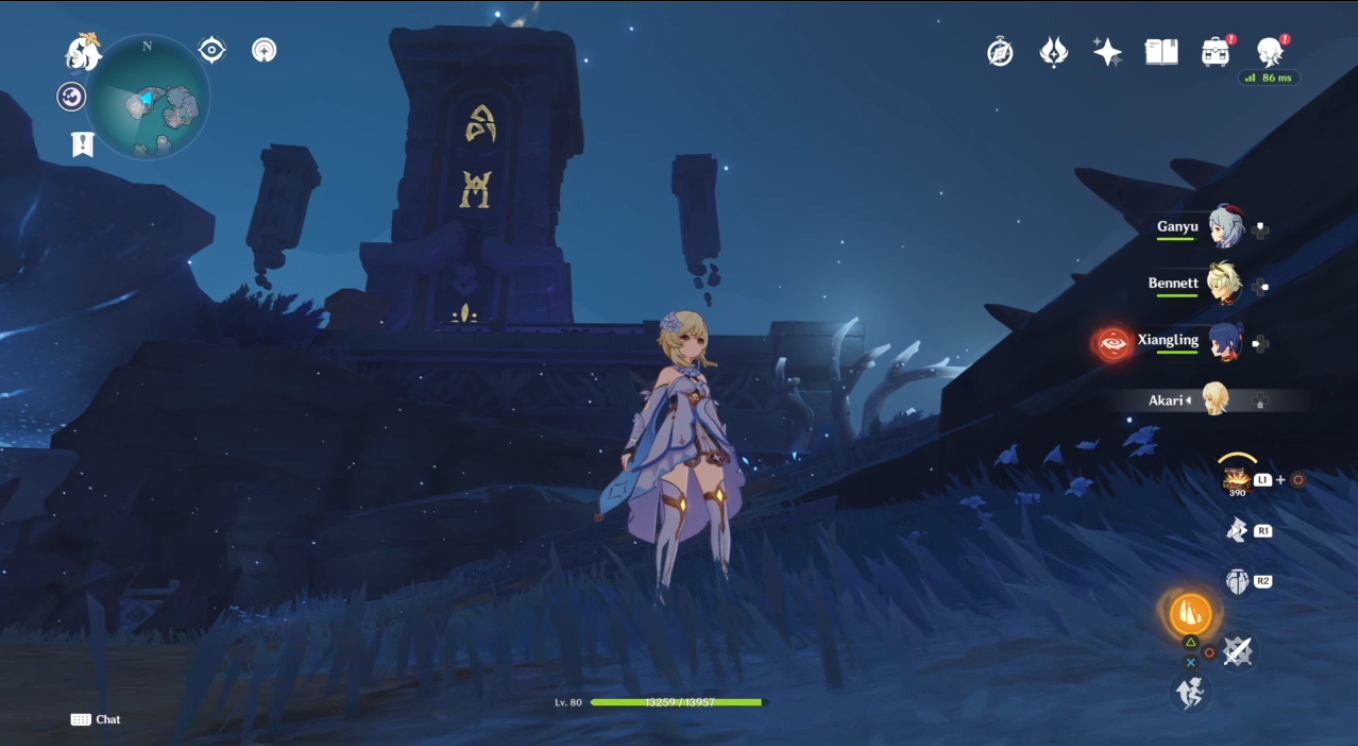Activate the glowing orange Elemental Skill
The height and width of the screenshot is (746, 1358).
point(1190,614)
